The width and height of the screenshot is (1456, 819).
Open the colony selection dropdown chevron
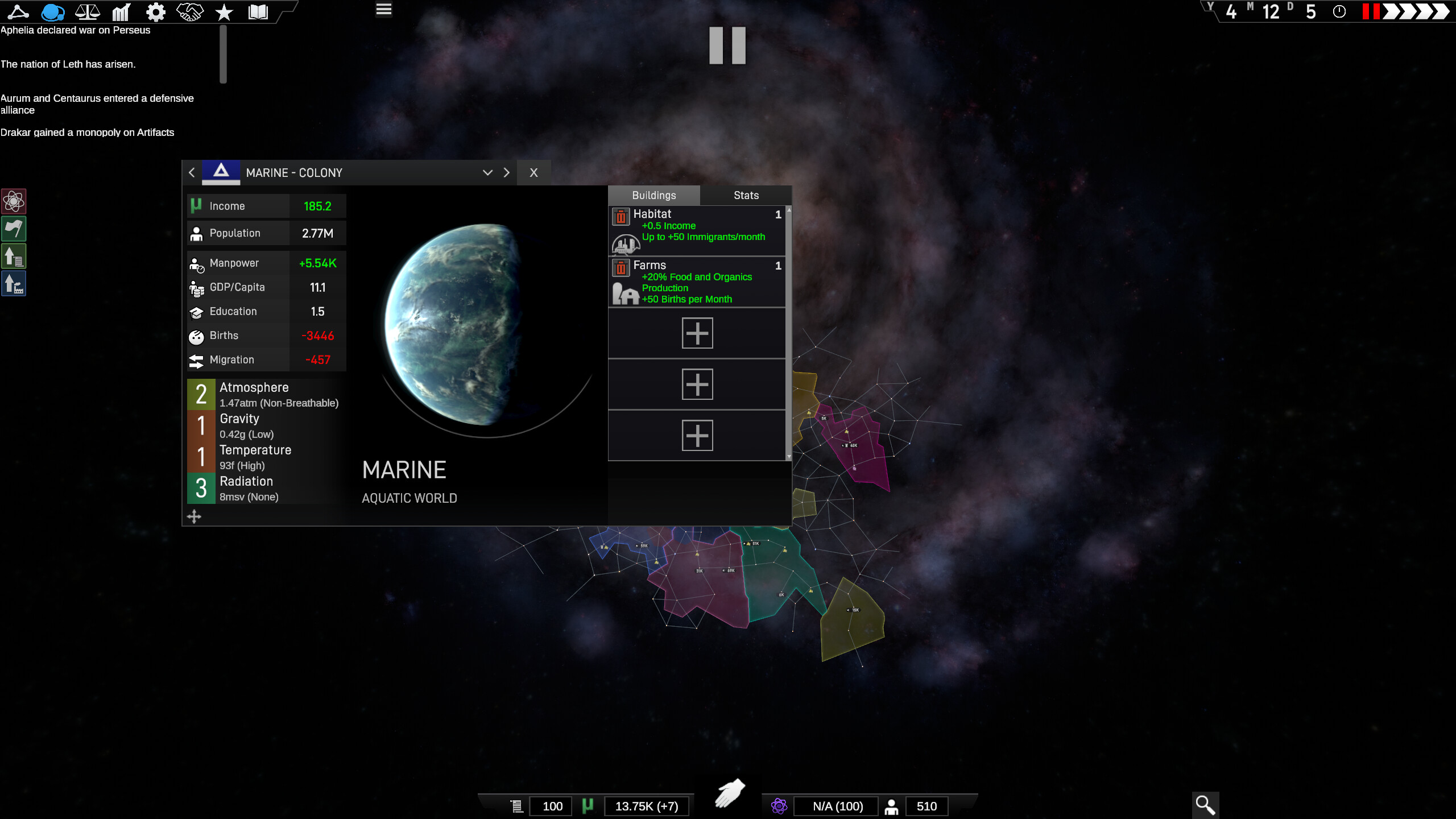pos(487,172)
